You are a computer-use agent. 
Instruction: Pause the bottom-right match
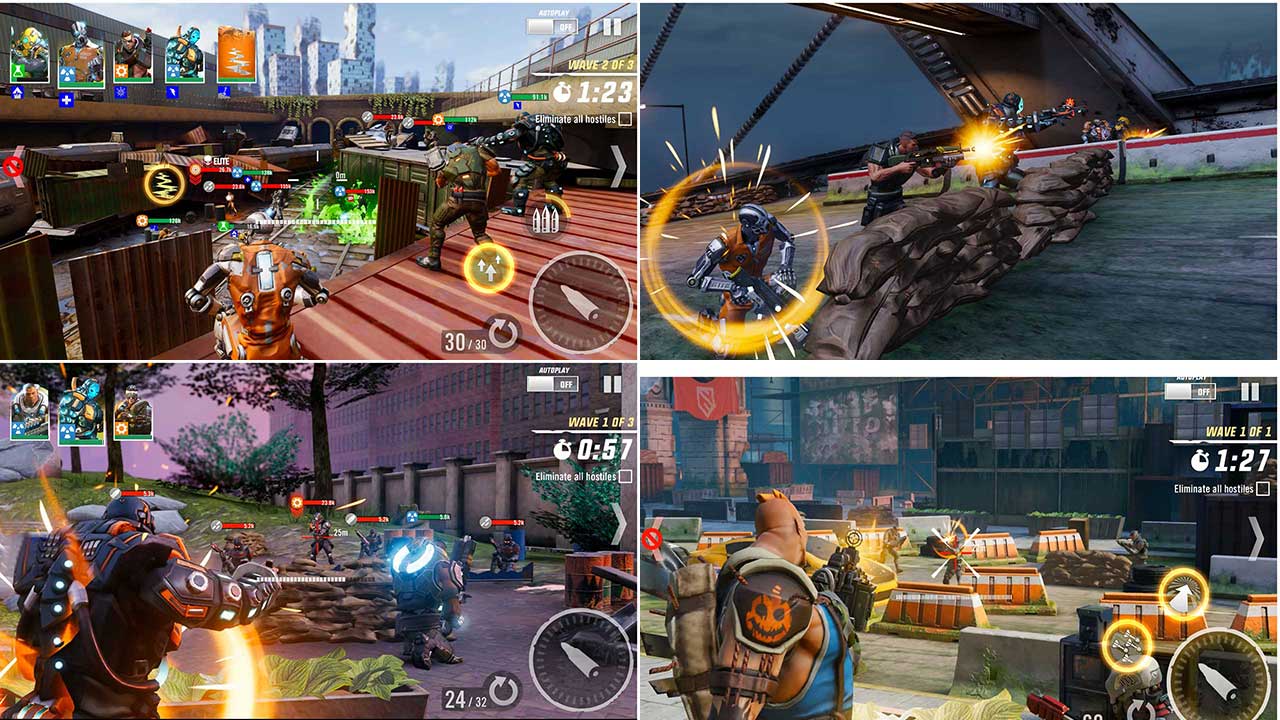pos(1249,389)
